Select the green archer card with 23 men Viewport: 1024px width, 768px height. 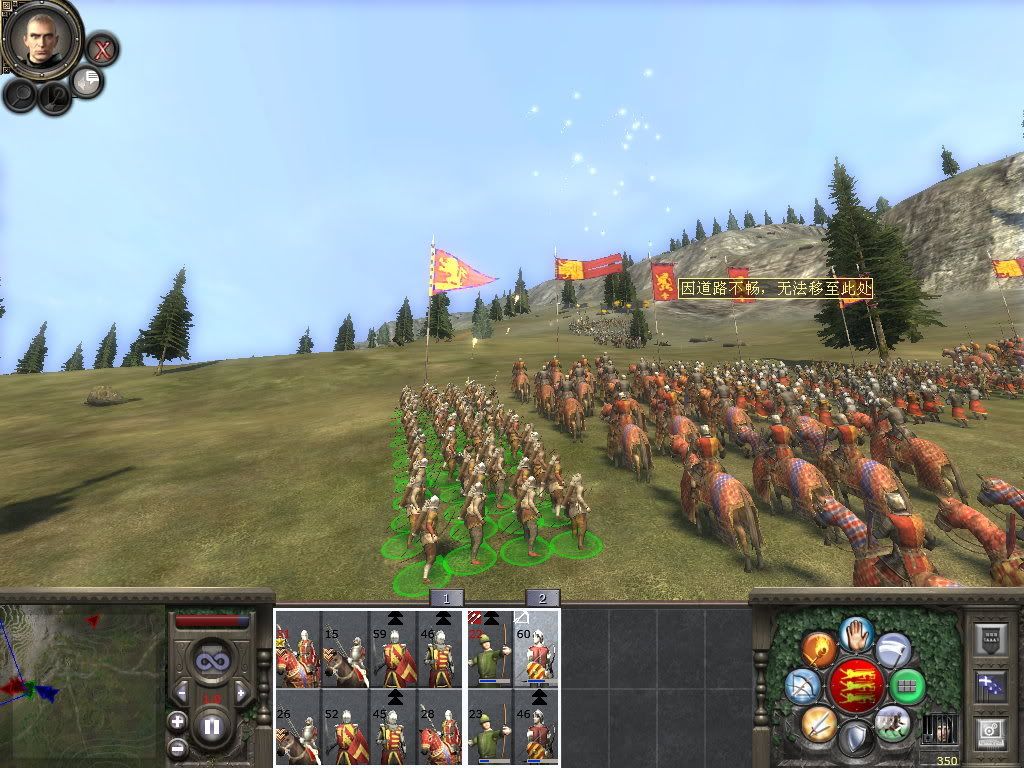[x=490, y=727]
